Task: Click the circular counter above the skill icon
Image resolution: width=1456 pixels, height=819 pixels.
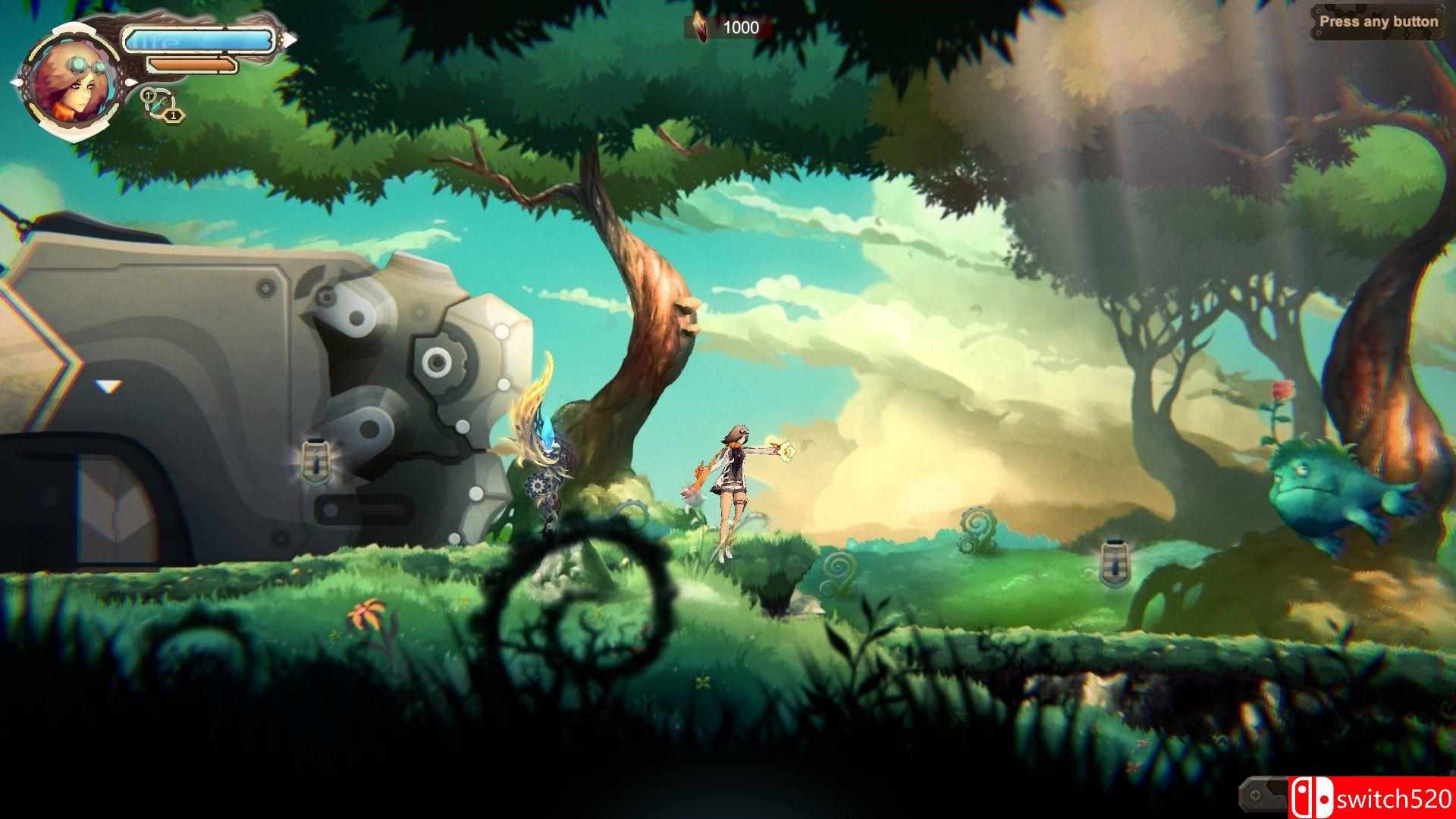Action: (x=149, y=93)
